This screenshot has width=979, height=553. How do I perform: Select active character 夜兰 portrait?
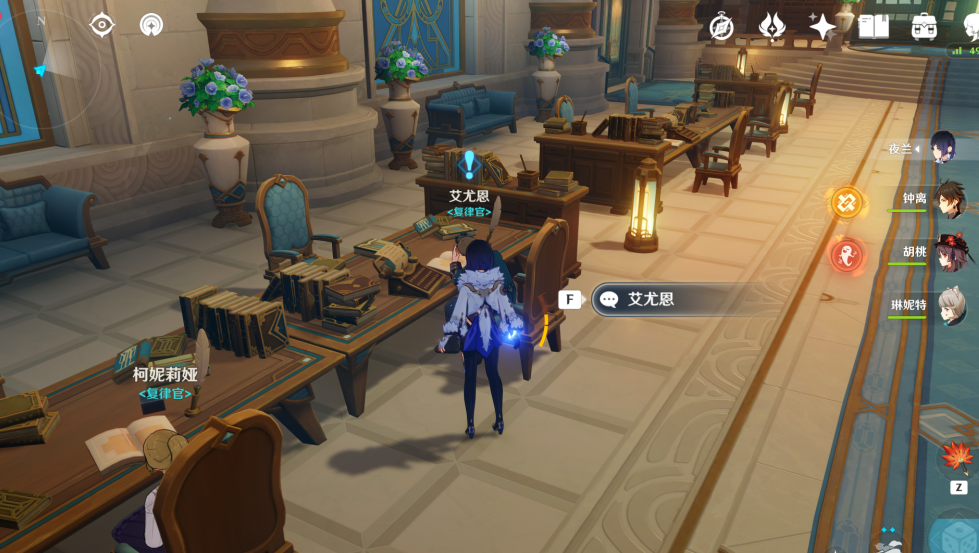pyautogui.click(x=948, y=148)
